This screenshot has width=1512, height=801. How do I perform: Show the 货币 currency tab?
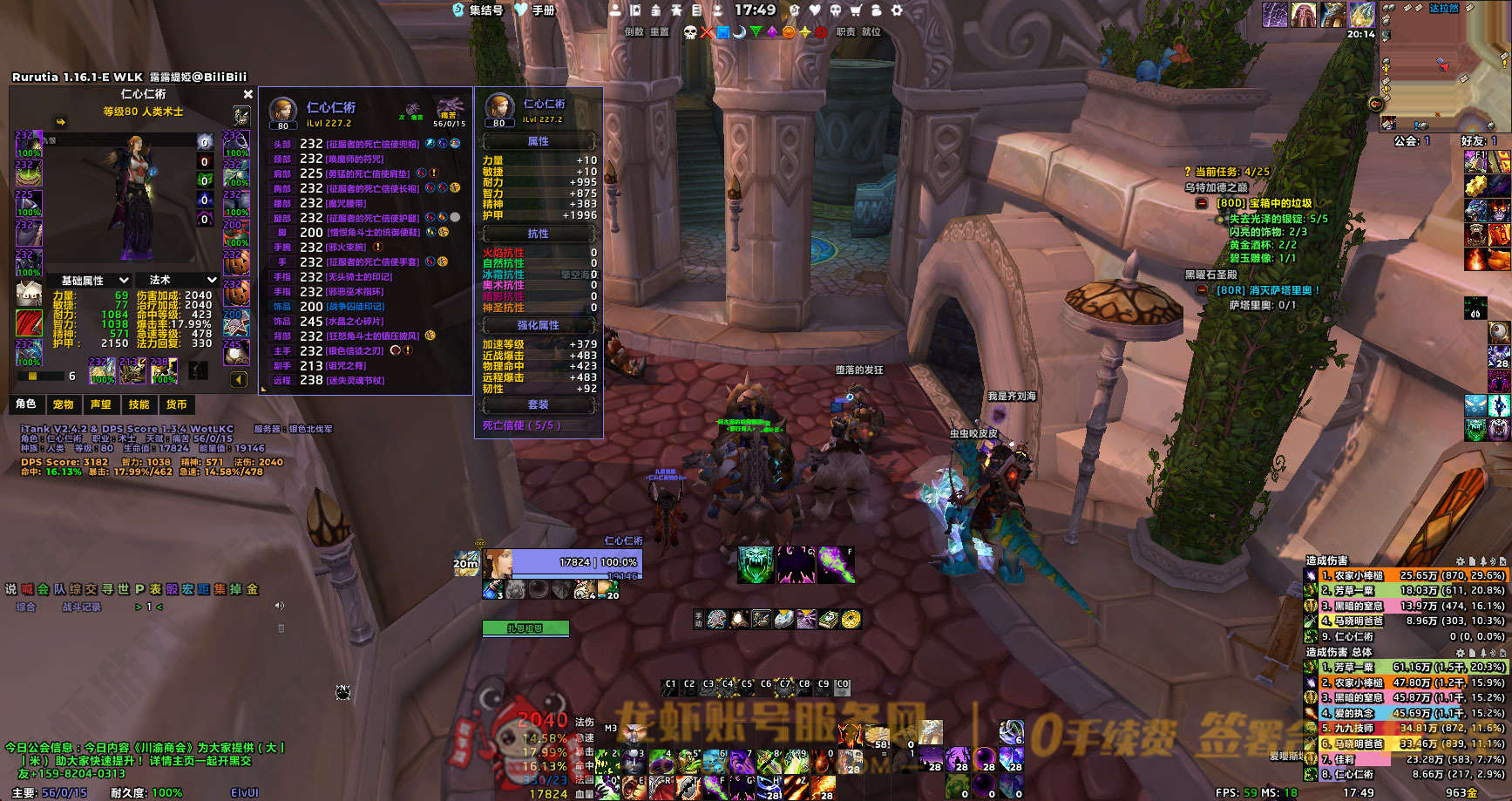(177, 404)
